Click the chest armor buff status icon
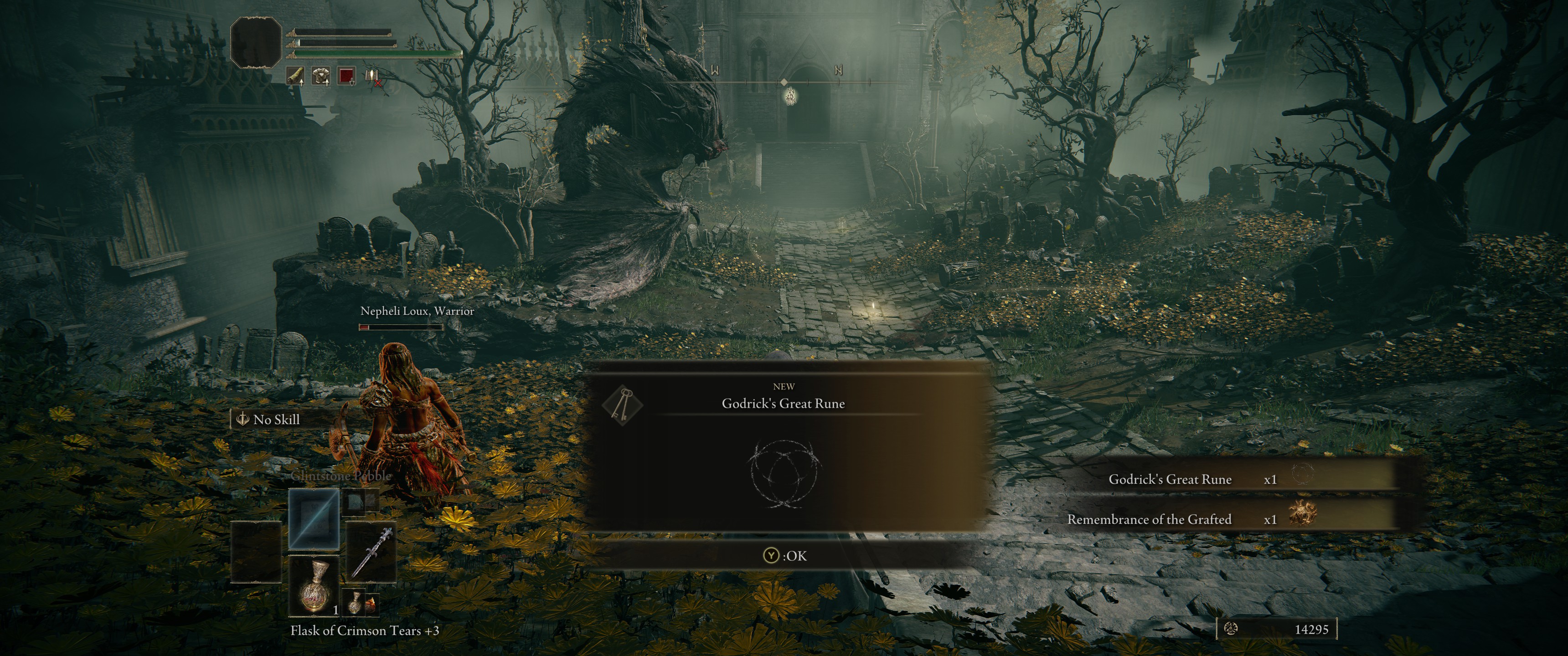 pyautogui.click(x=321, y=76)
